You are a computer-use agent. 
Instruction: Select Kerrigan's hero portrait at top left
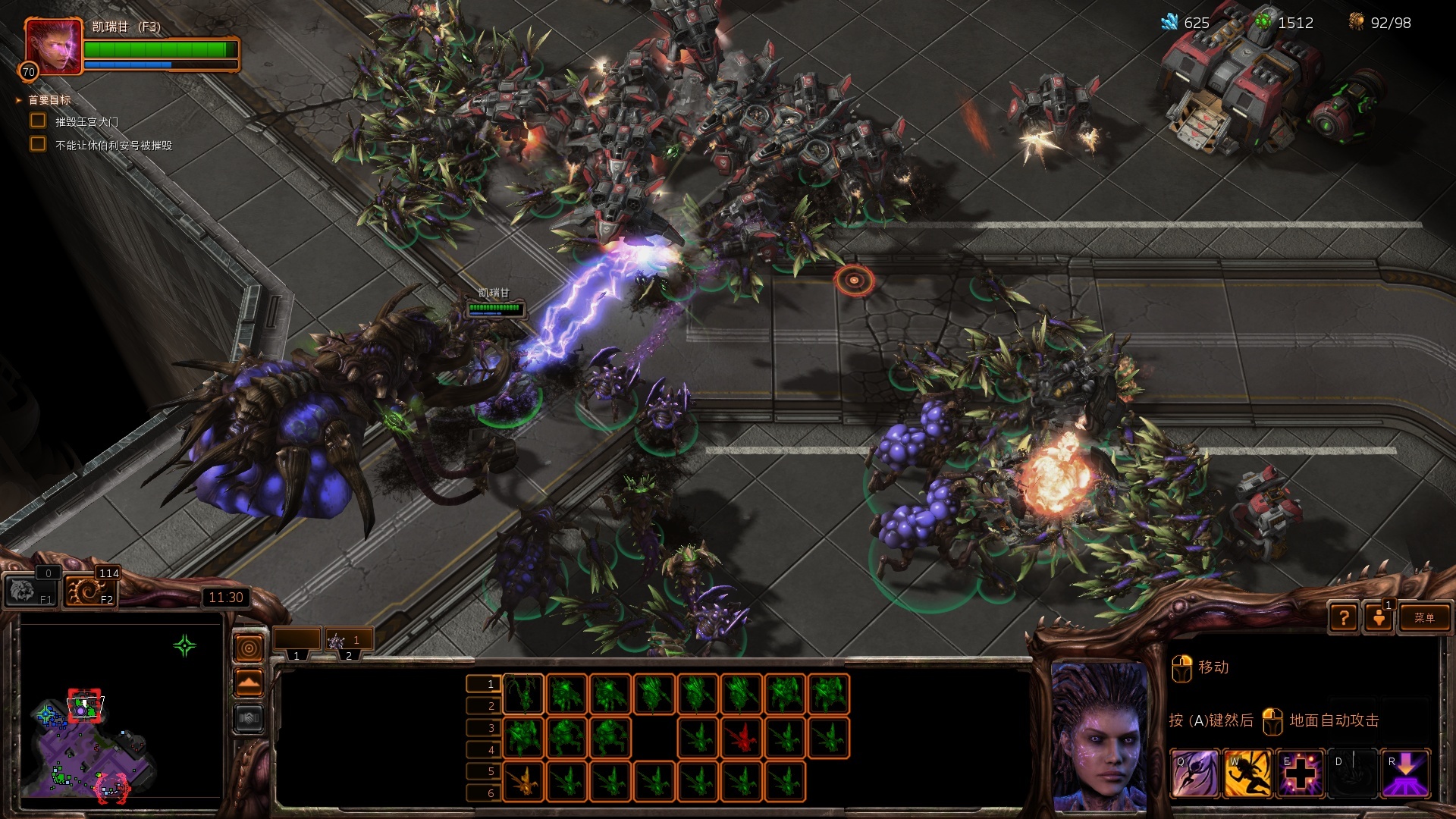tap(53, 46)
